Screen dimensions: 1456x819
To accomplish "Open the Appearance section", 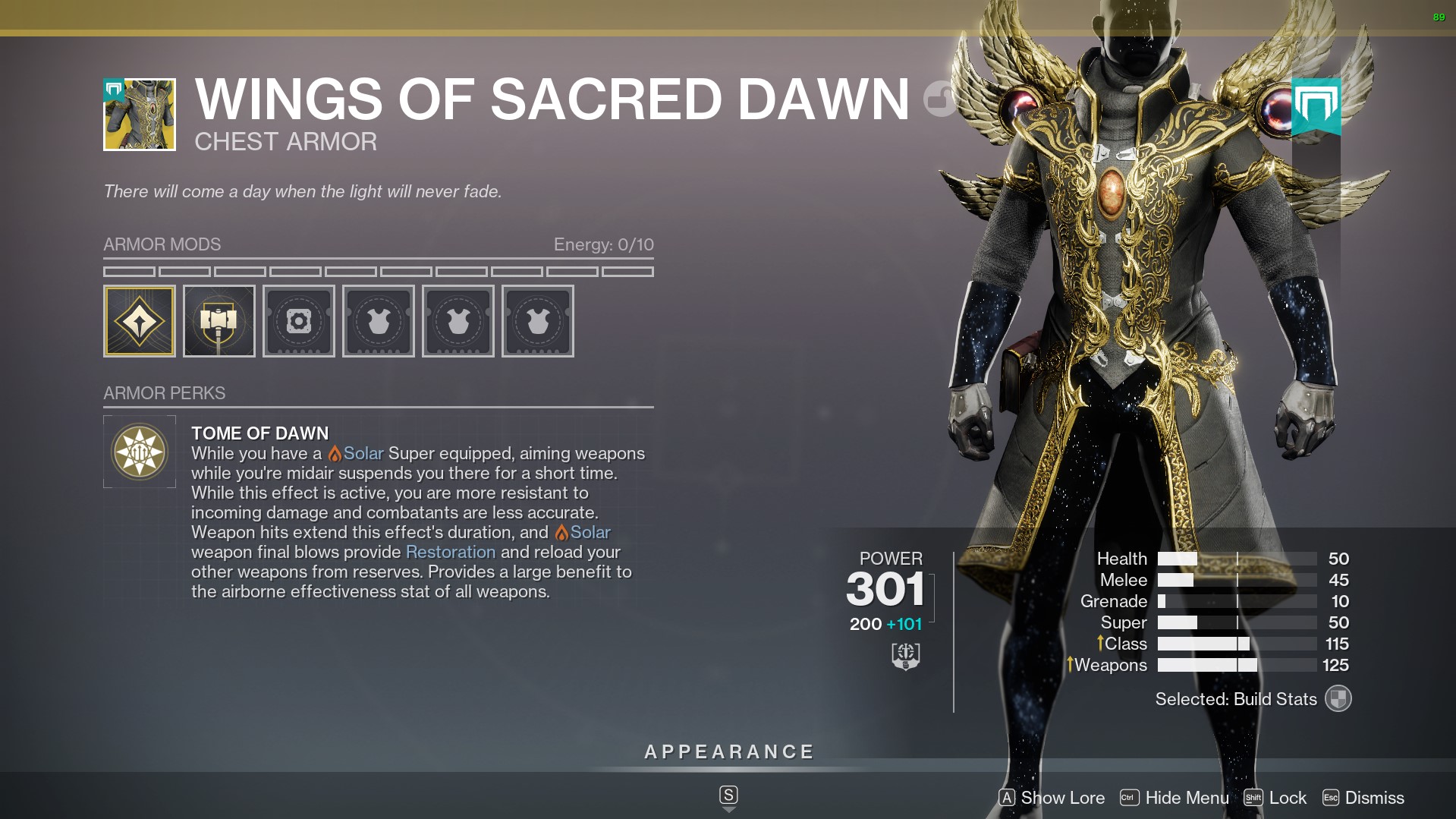I will [728, 752].
